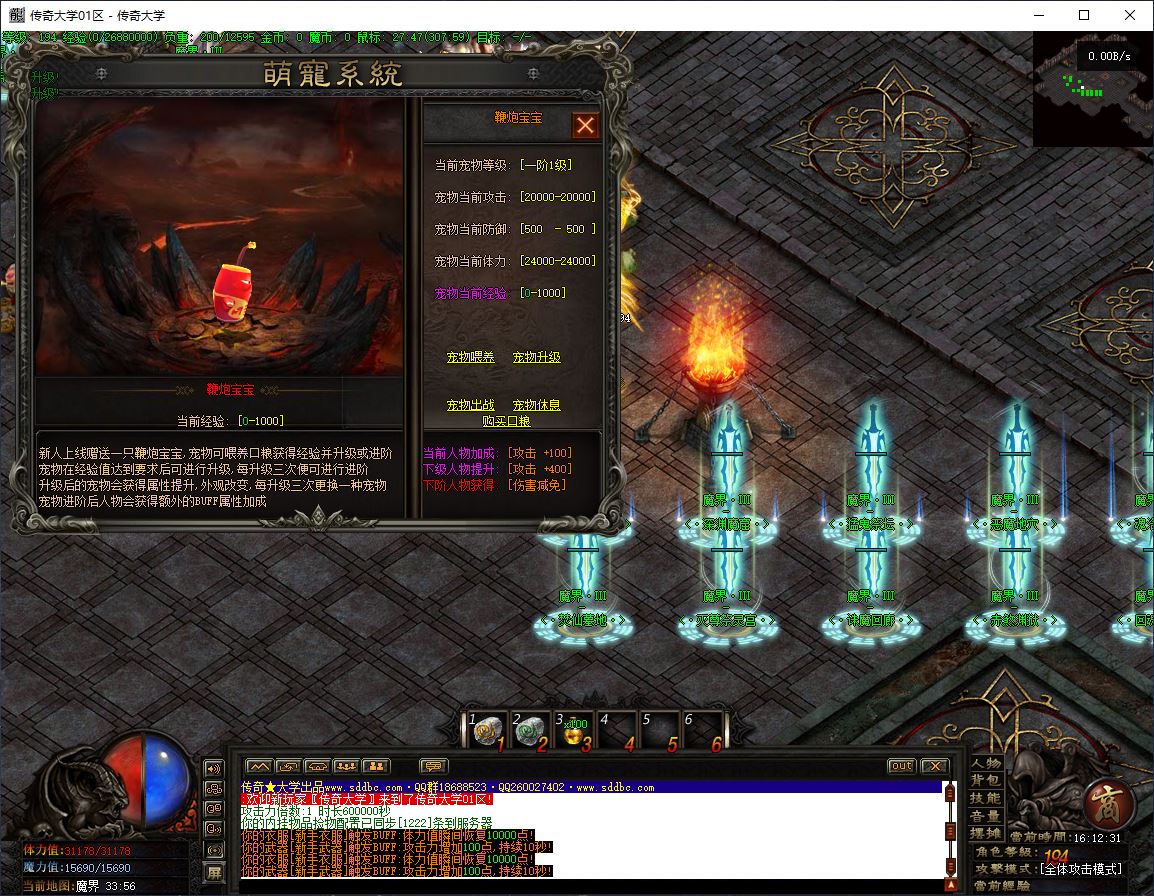Viewport: 1154px width, 896px height.
Task: Open the 购买口粮 buy food link
Action: tap(506, 421)
